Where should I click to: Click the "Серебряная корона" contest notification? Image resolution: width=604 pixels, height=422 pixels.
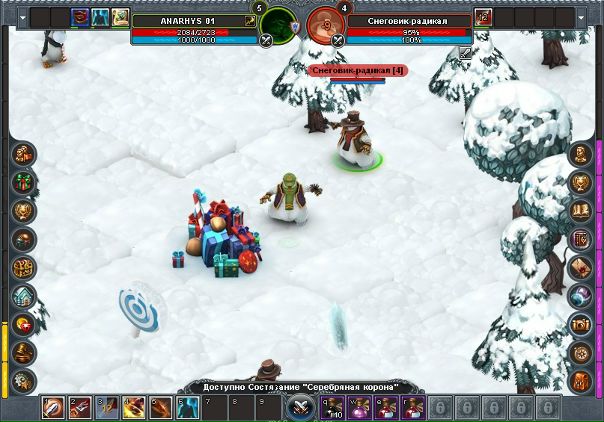click(x=301, y=387)
